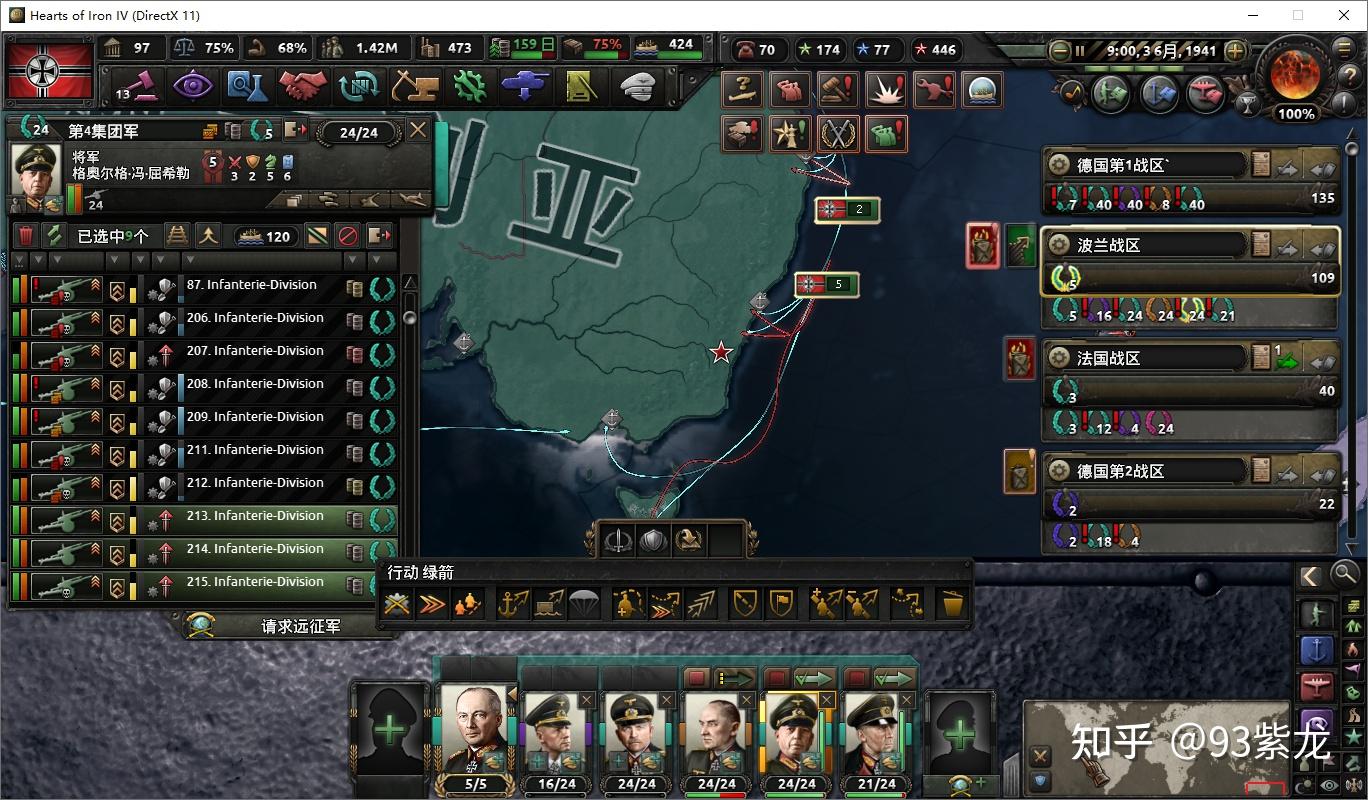Select the 209. Infanterie-Division row
Image resolution: width=1368 pixels, height=800 pixels.
tap(251, 418)
